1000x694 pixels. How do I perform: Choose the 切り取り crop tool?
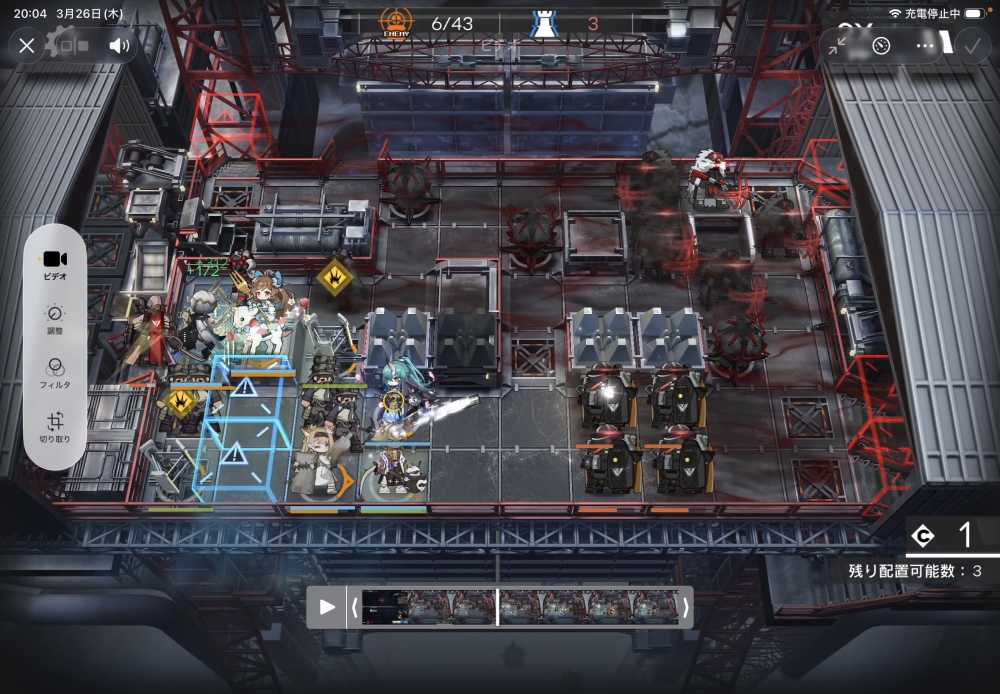[x=55, y=427]
